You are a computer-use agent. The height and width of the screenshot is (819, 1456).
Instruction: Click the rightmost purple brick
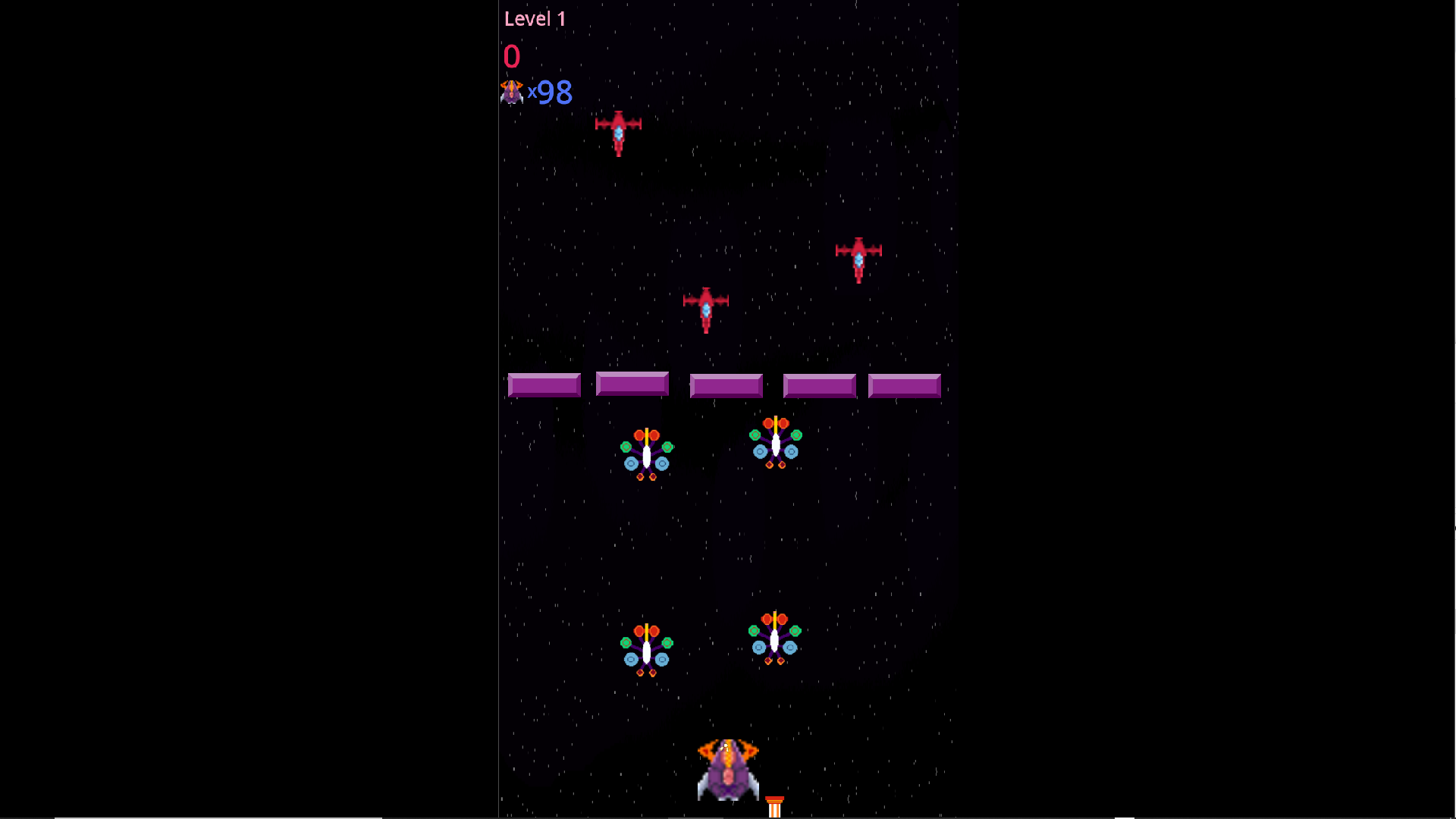[904, 385]
